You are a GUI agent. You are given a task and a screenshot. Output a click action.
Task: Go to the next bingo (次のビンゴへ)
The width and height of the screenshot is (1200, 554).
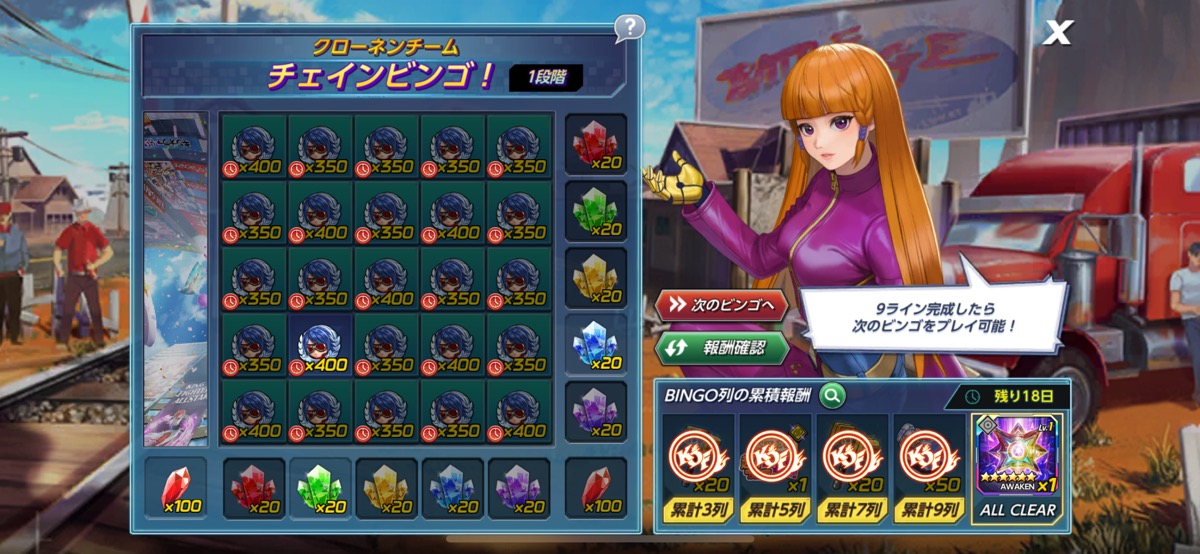721,305
